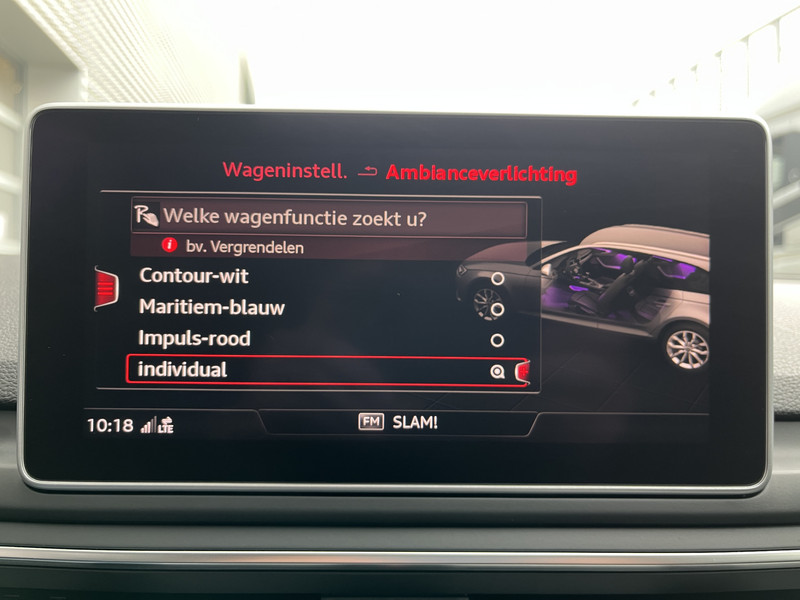Open the red left-side menu tab

(106, 289)
